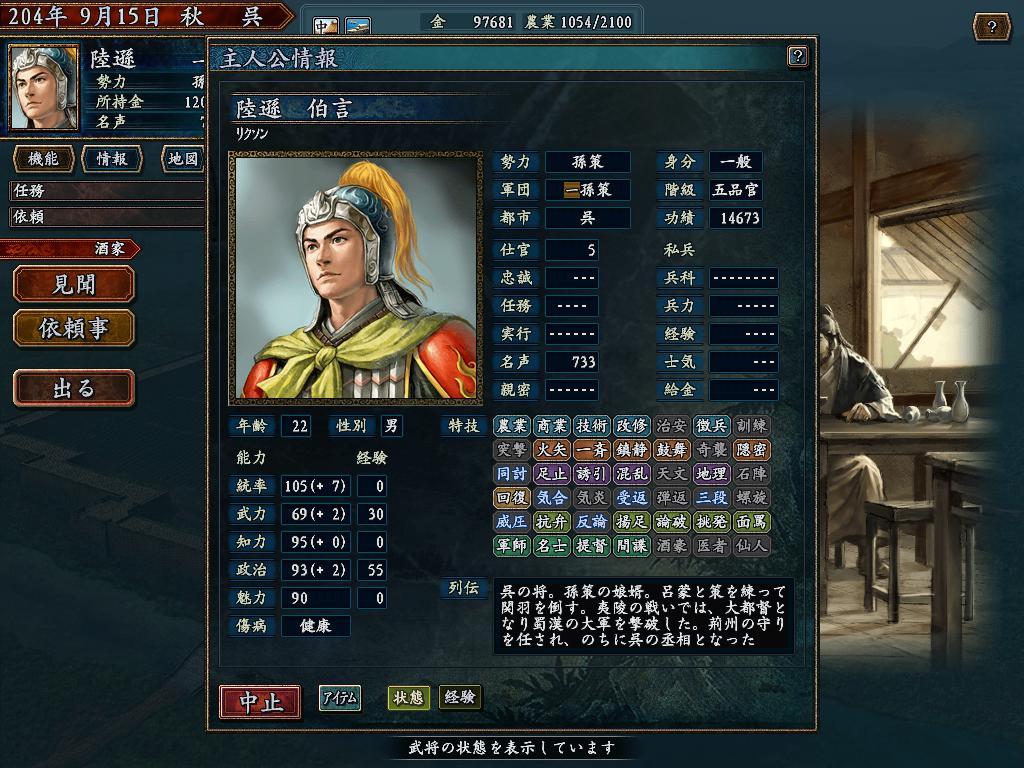Image resolution: width=1024 pixels, height=768 pixels.
Task: Select the 軍師 skill badge
Action: (511, 546)
